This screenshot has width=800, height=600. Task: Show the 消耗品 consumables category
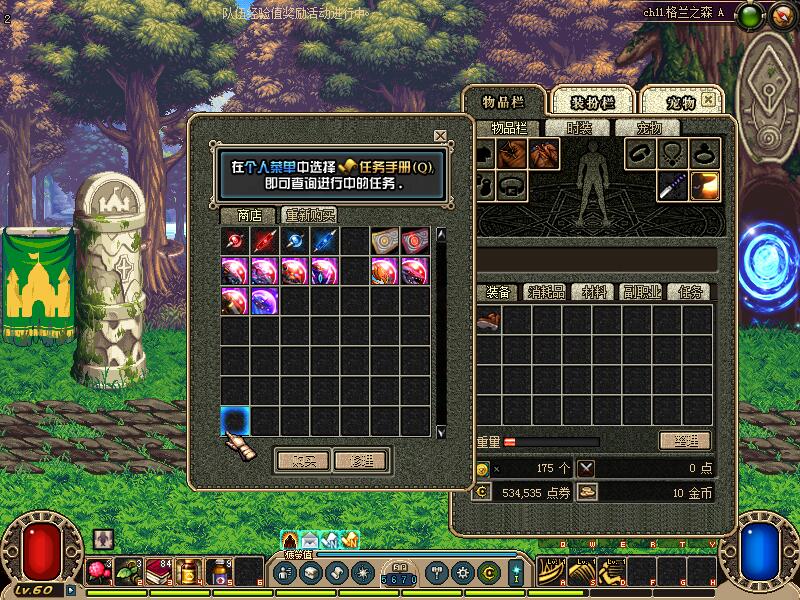[546, 292]
